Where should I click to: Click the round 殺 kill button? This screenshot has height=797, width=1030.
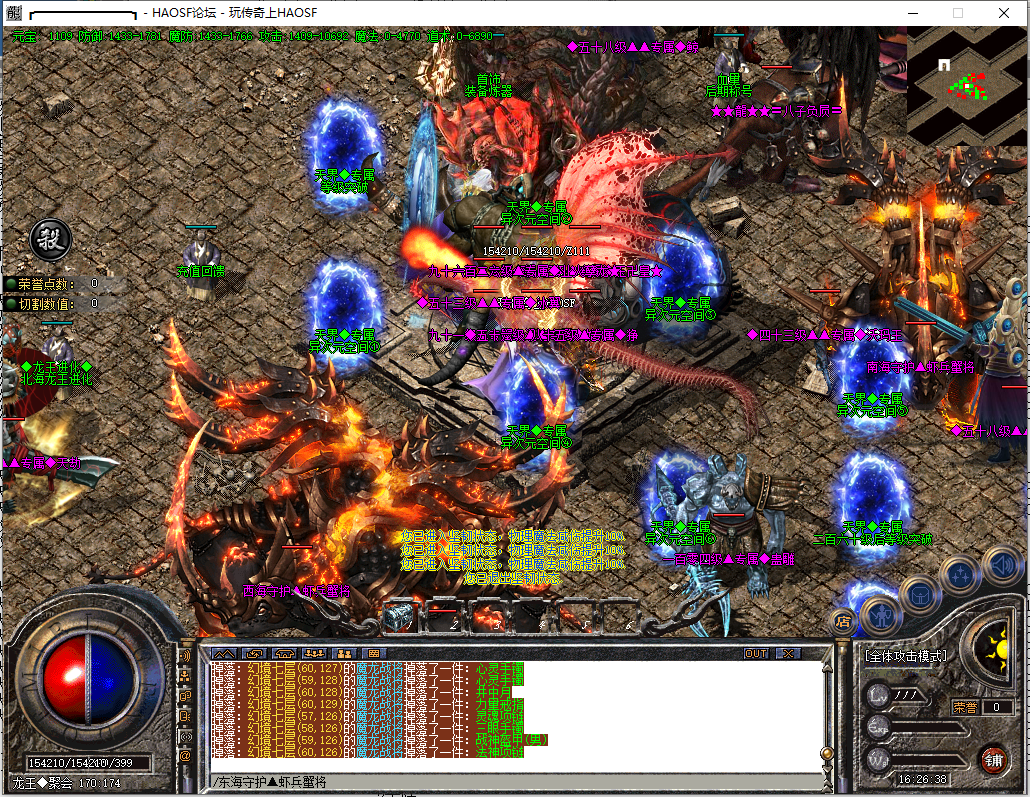click(x=47, y=238)
